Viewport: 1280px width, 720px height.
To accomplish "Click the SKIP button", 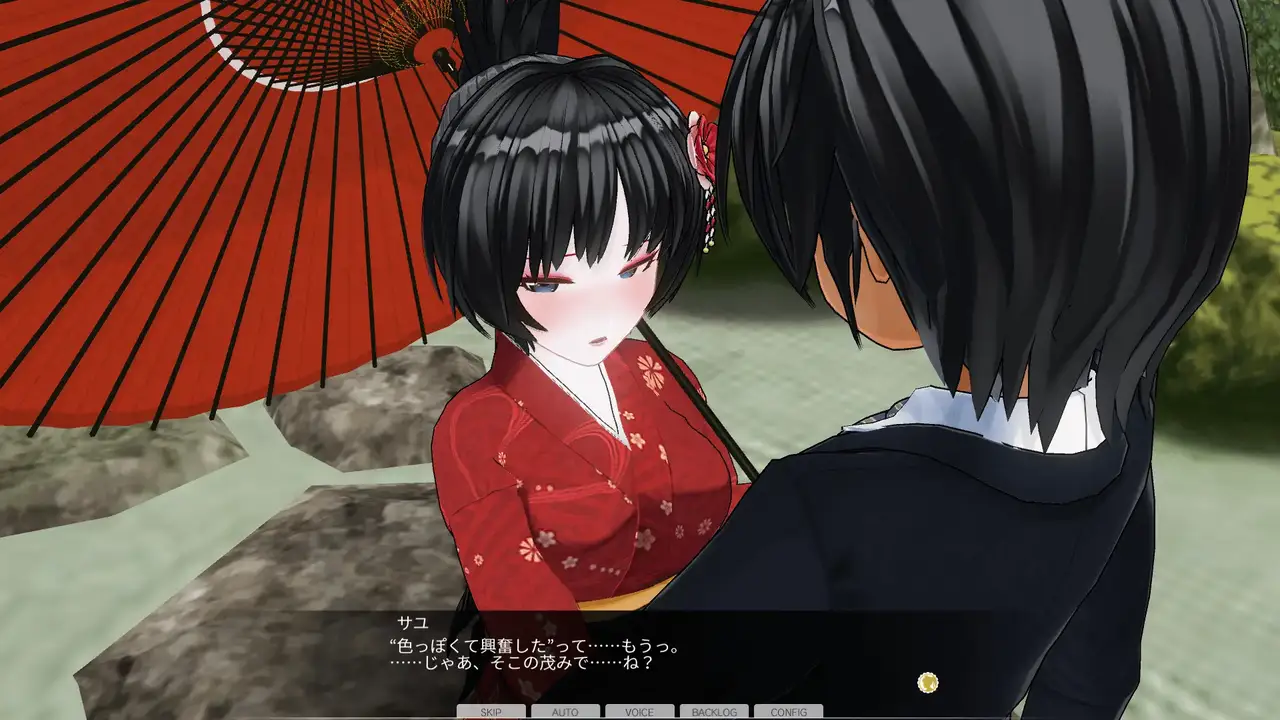I will coord(491,712).
